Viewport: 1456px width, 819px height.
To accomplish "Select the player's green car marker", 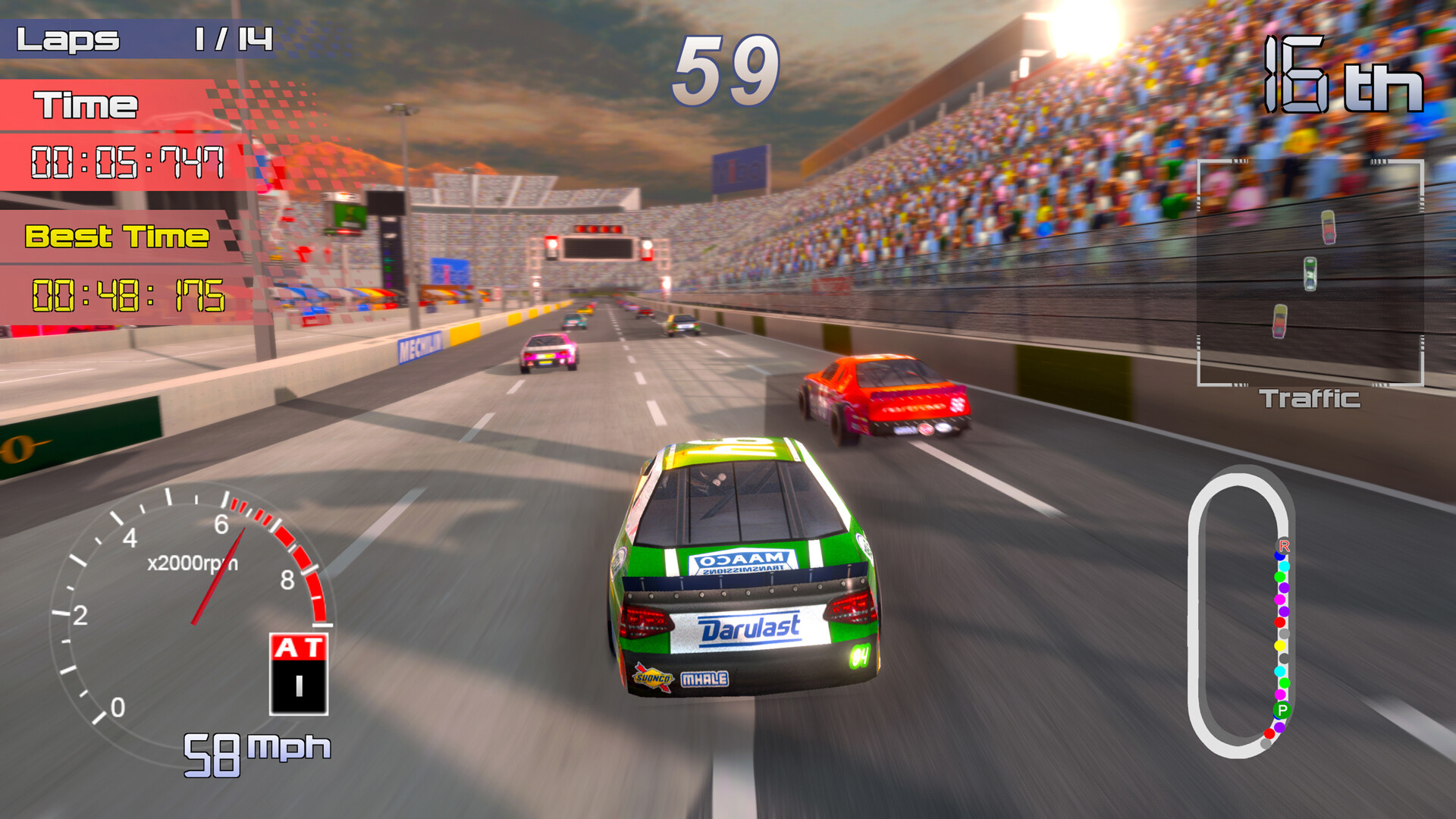I will click(1310, 273).
